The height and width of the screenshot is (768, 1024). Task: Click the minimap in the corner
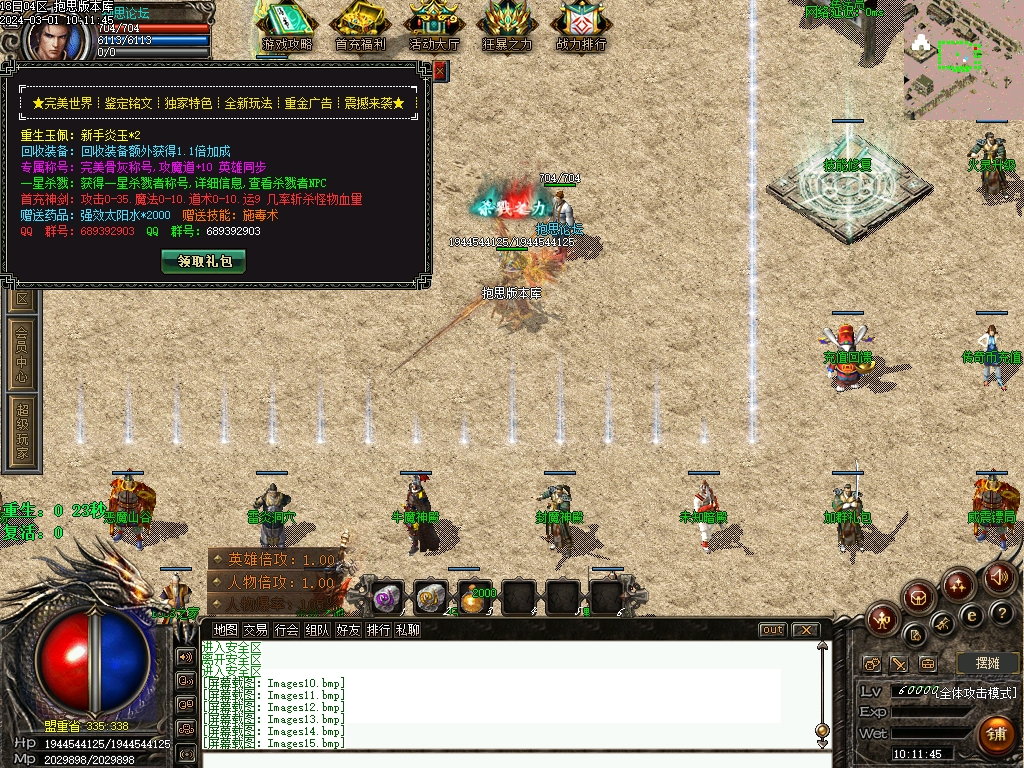[x=963, y=60]
